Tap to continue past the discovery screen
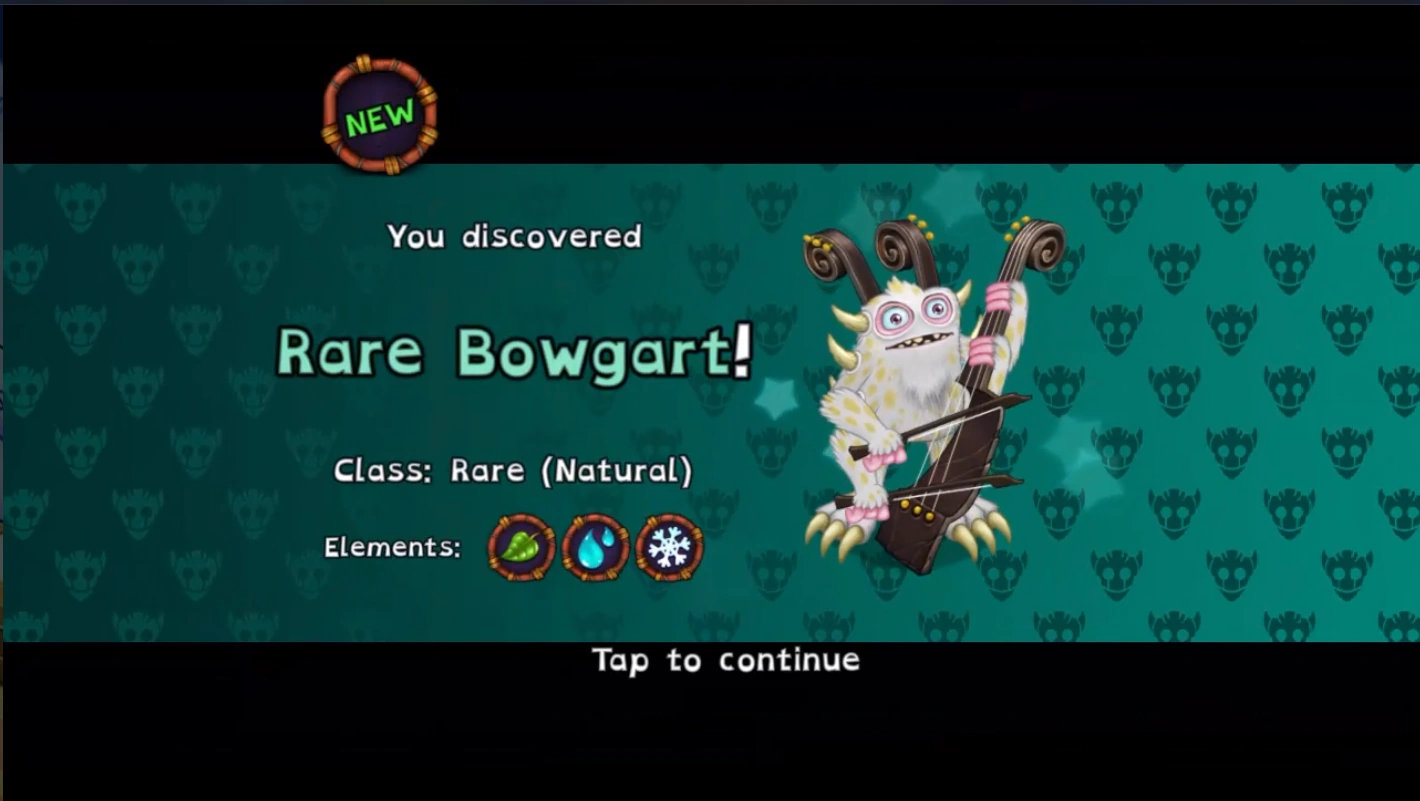The width and height of the screenshot is (1420, 801). (x=727, y=660)
